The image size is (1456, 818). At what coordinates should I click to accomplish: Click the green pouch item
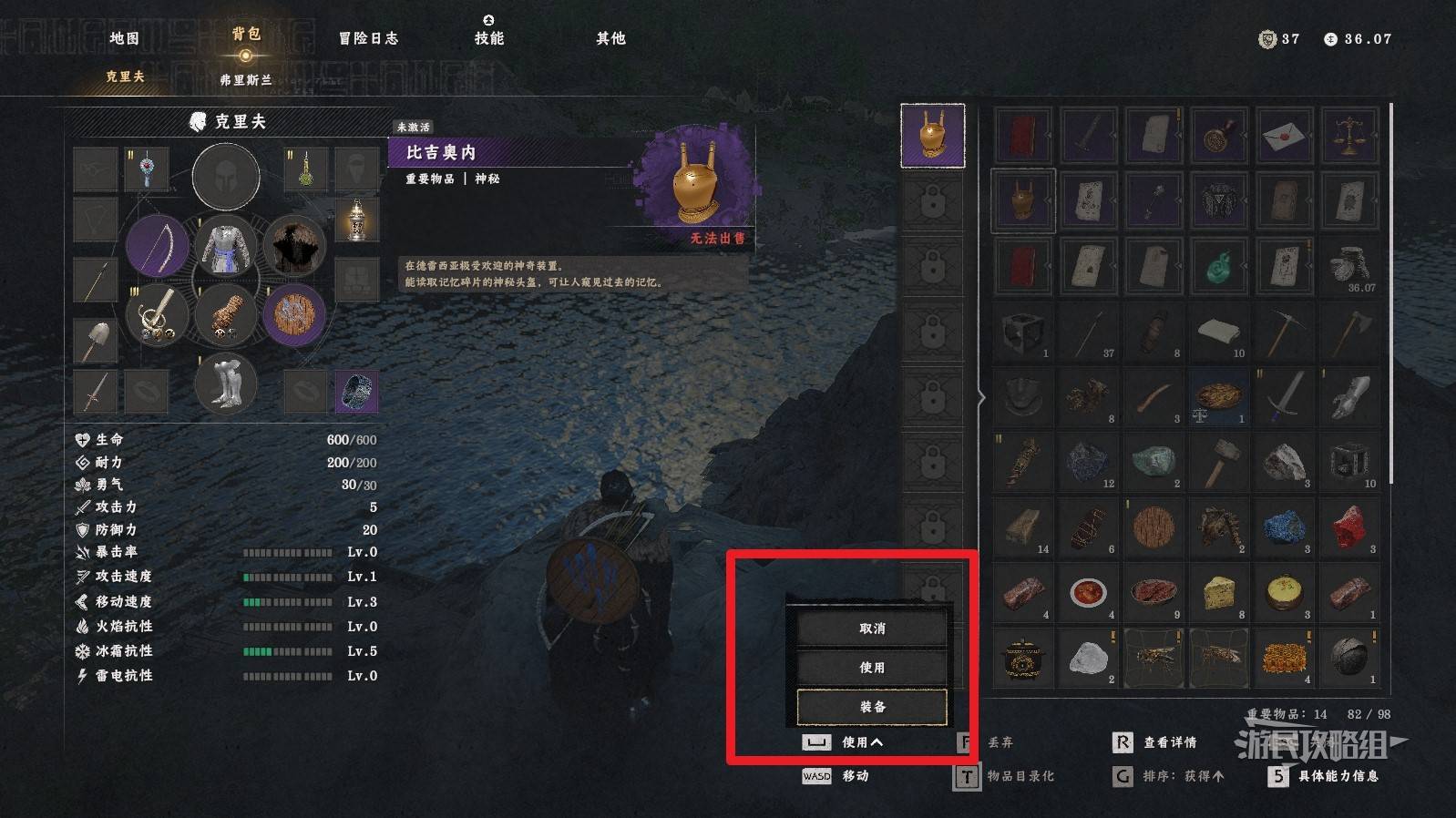tap(1219, 267)
